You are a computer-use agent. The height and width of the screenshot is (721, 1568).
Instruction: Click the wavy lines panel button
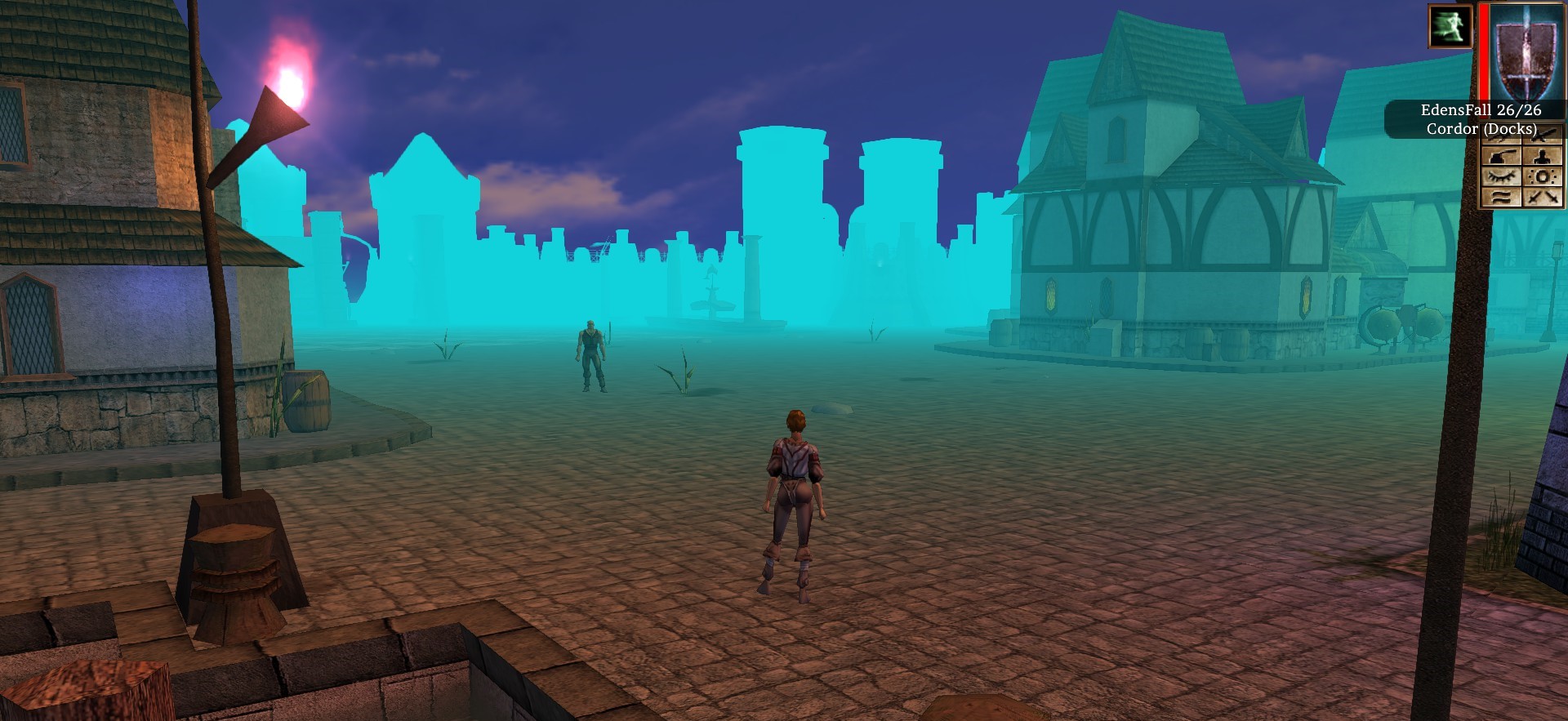pos(1503,198)
